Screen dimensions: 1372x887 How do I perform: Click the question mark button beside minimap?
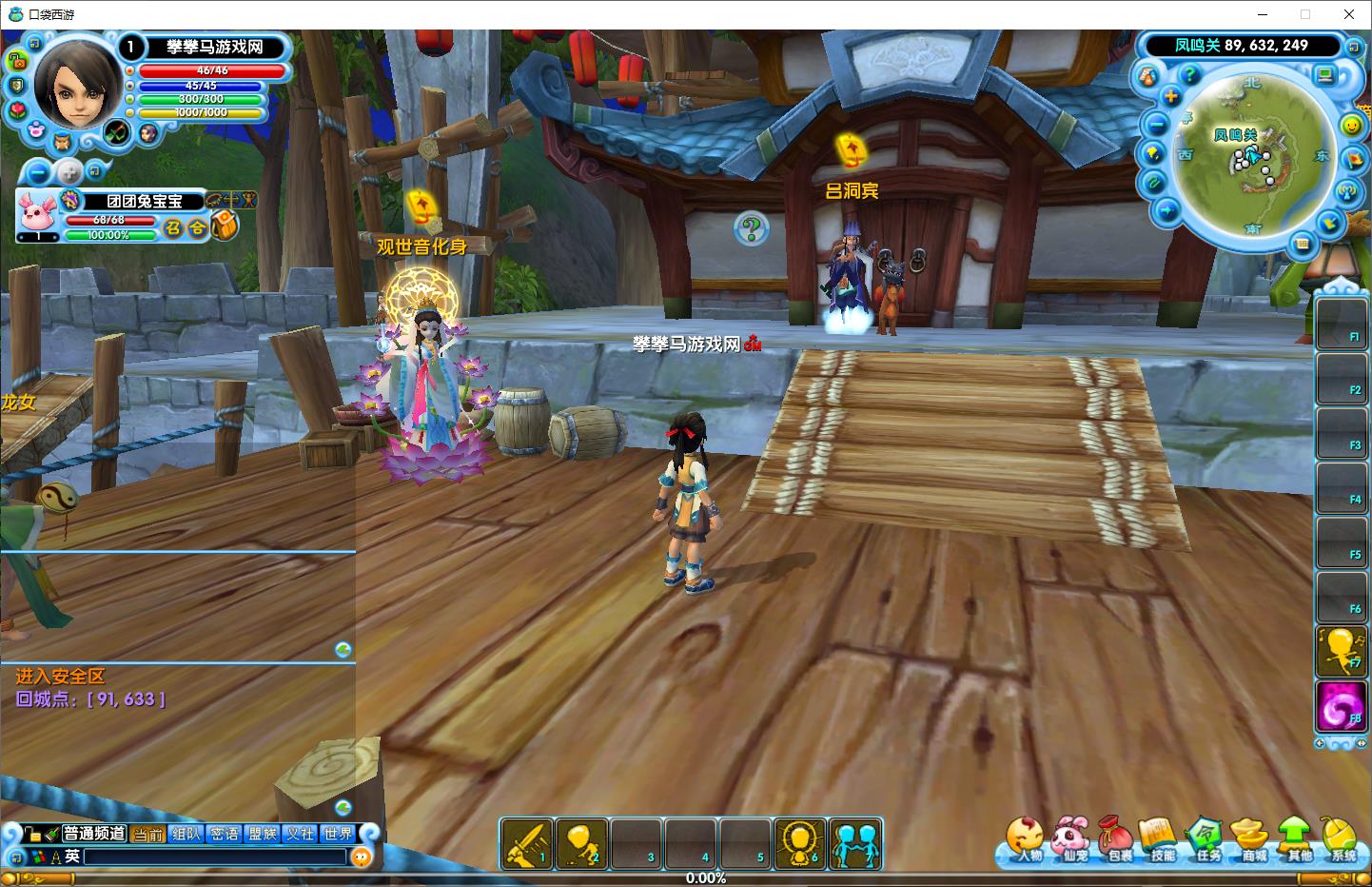click(x=1188, y=73)
